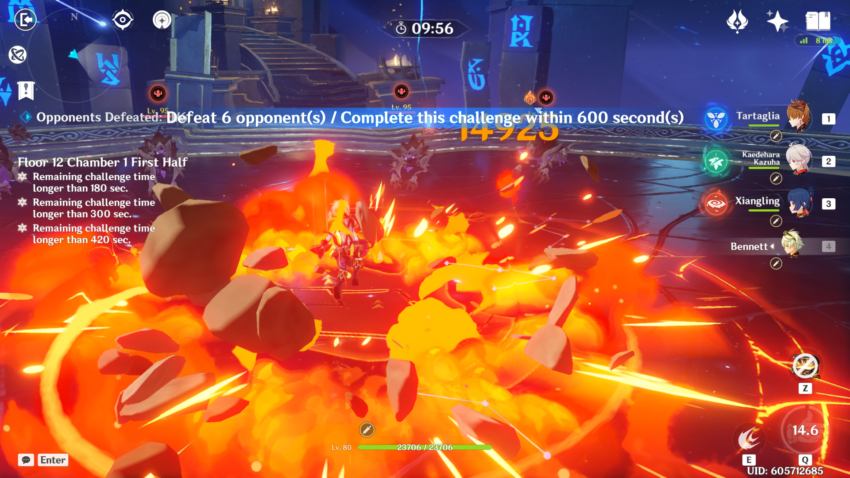Use Bennett's elemental skill flame icon
Viewport: 850px width, 478px height.
745,439
